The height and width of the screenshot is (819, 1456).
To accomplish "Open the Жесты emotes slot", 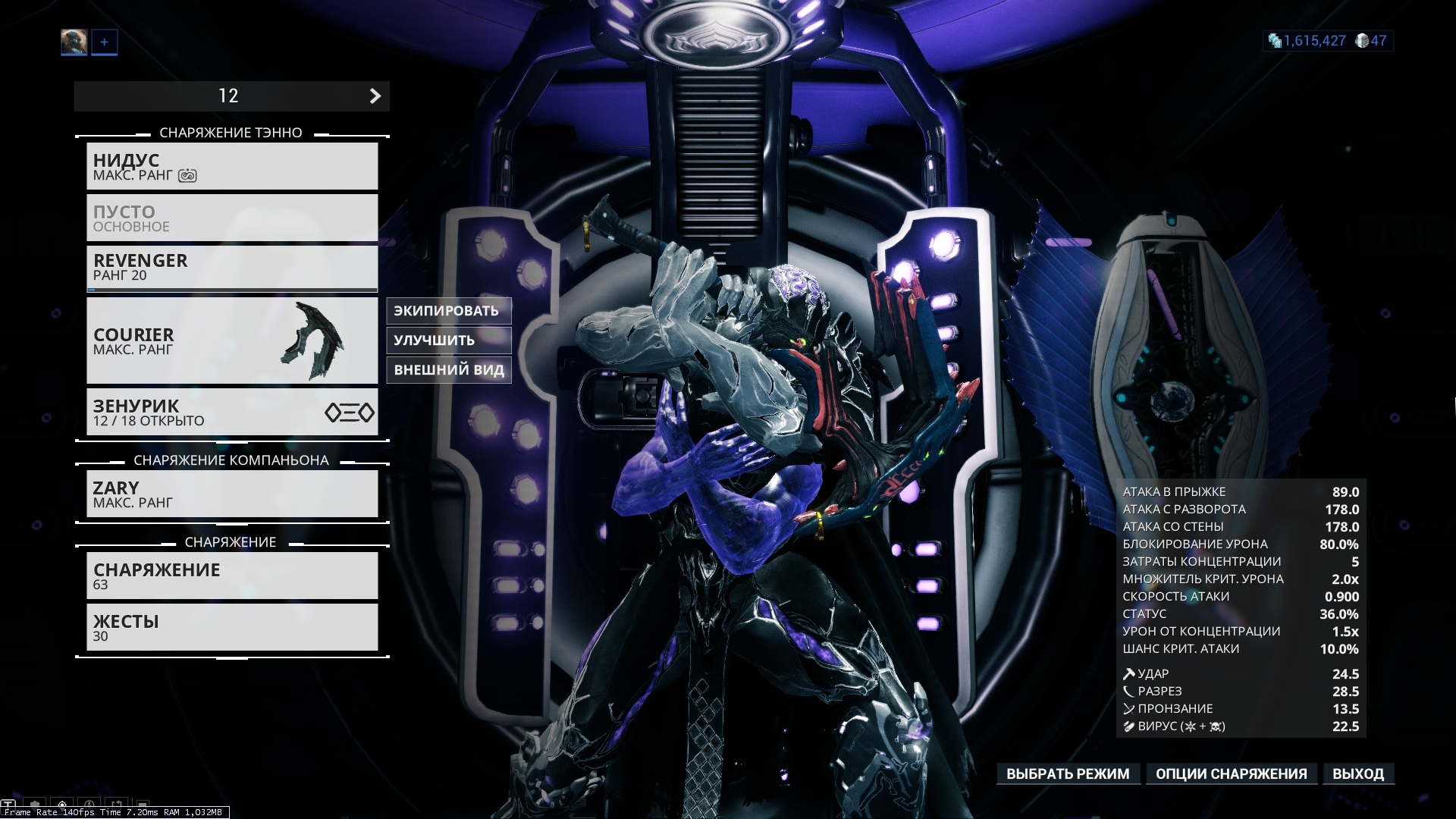I will point(232,627).
